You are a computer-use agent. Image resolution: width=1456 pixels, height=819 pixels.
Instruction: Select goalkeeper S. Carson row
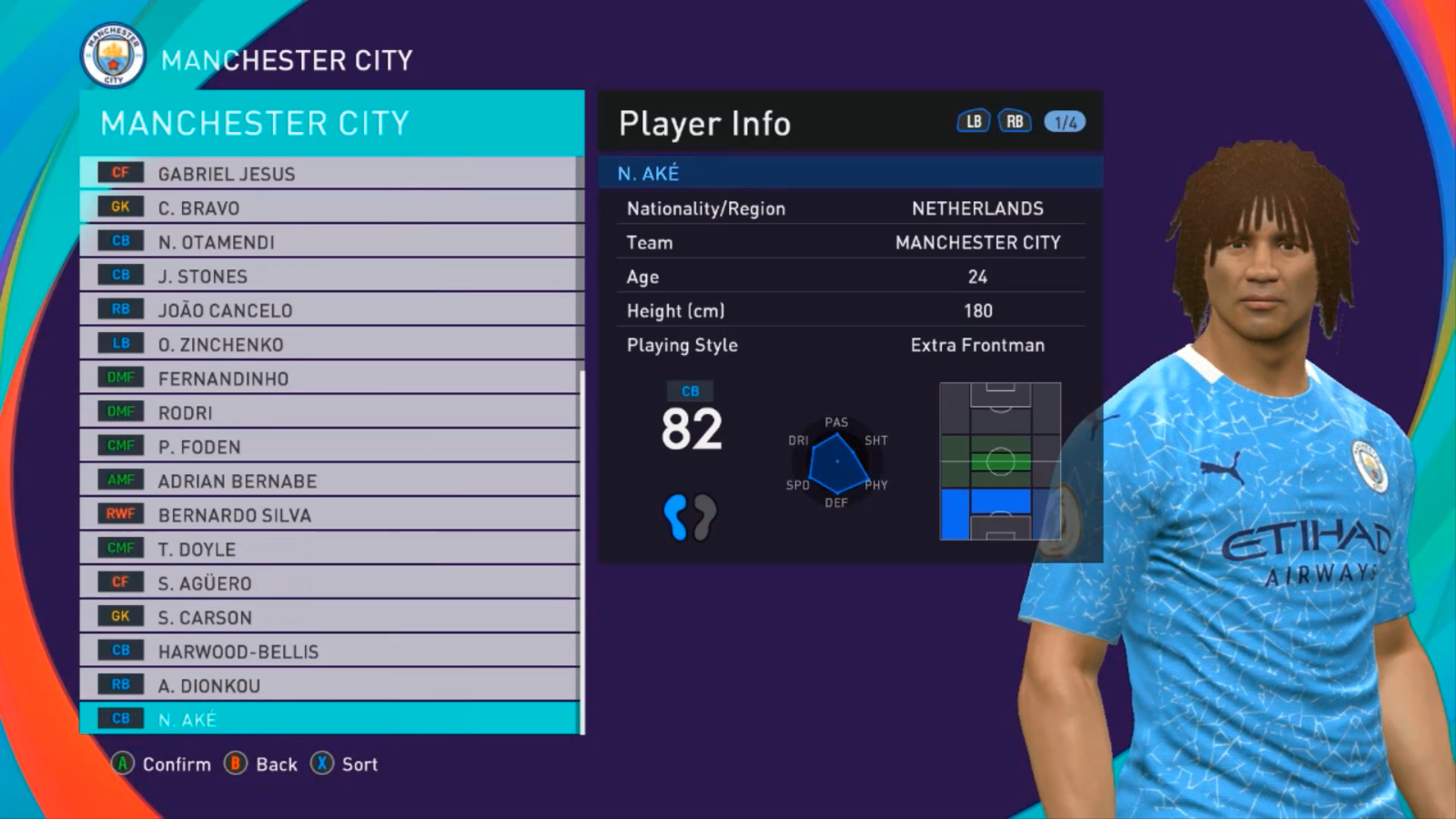(x=328, y=617)
